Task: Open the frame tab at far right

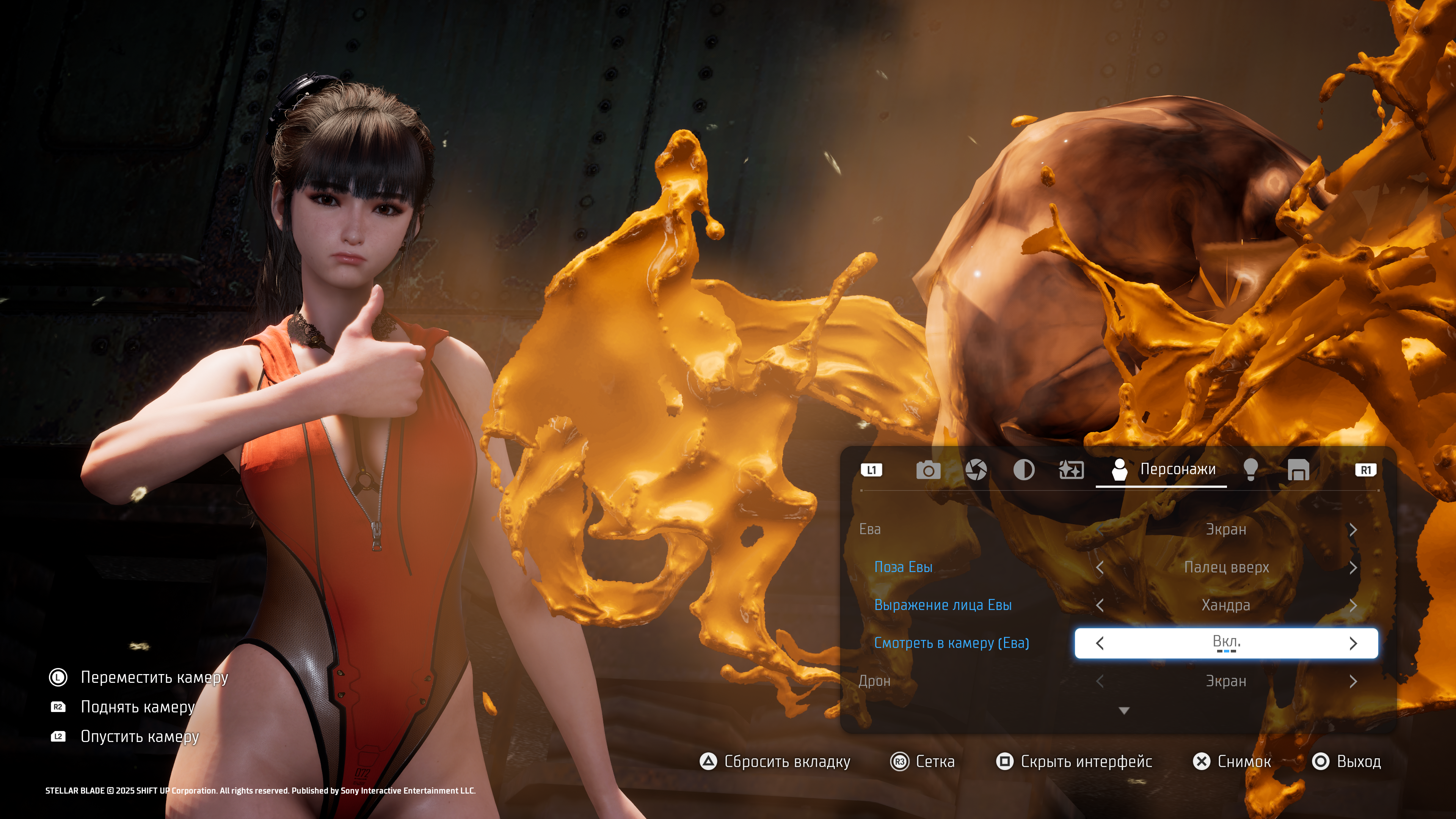Action: click(1298, 470)
